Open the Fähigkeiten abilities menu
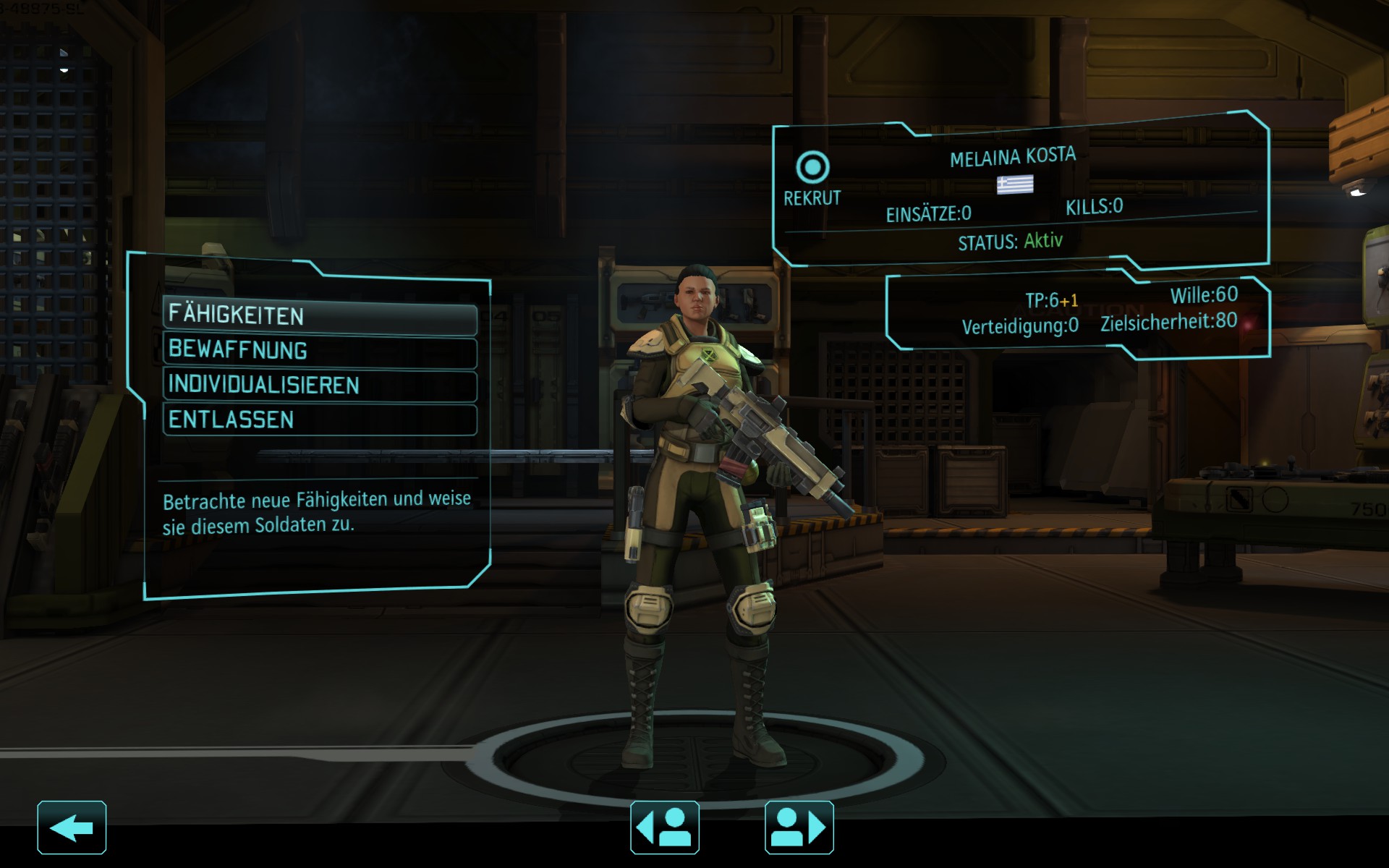Viewport: 1389px width, 868px height. [x=319, y=316]
